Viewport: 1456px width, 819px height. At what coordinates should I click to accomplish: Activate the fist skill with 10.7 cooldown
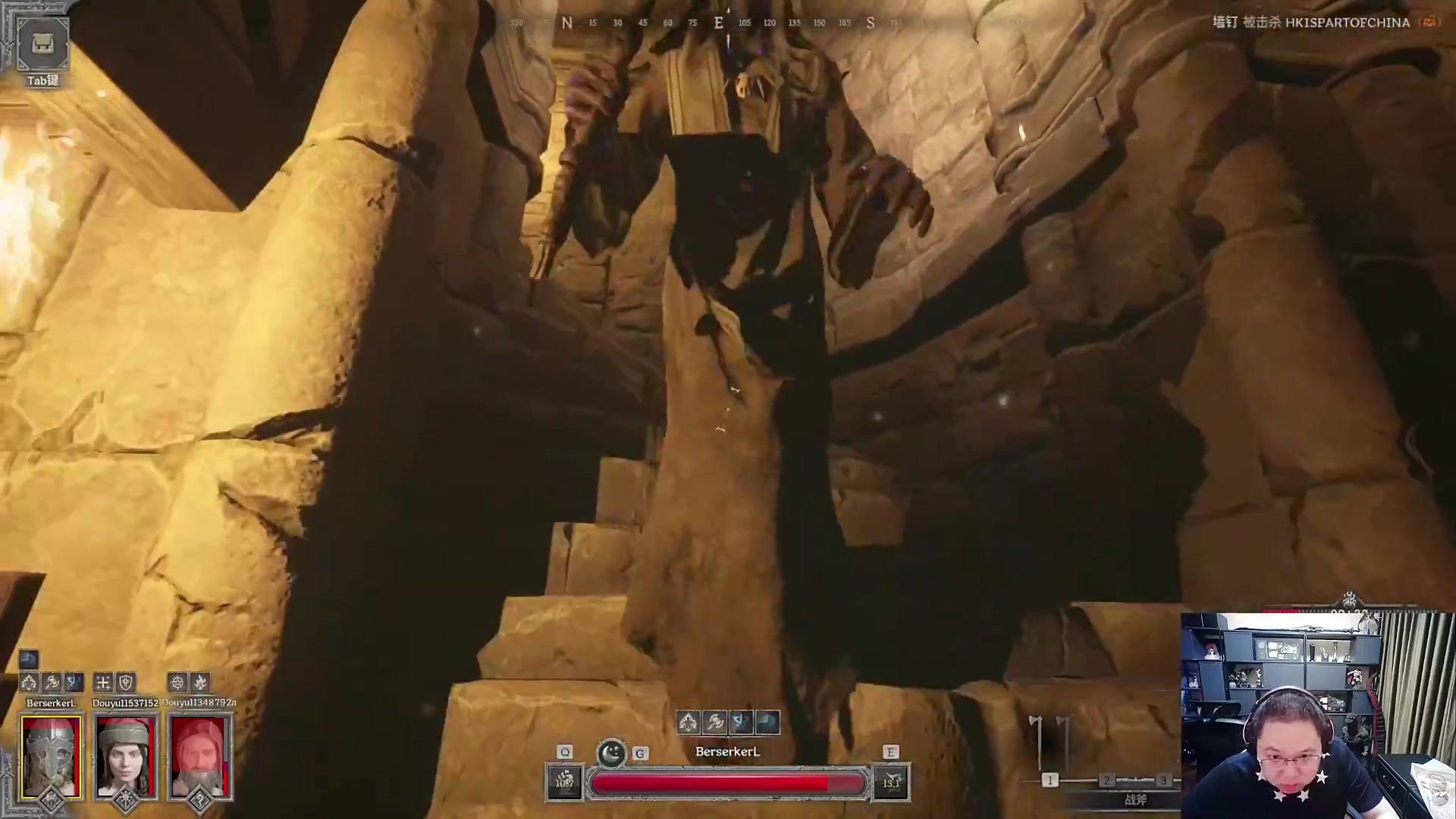pos(564,783)
